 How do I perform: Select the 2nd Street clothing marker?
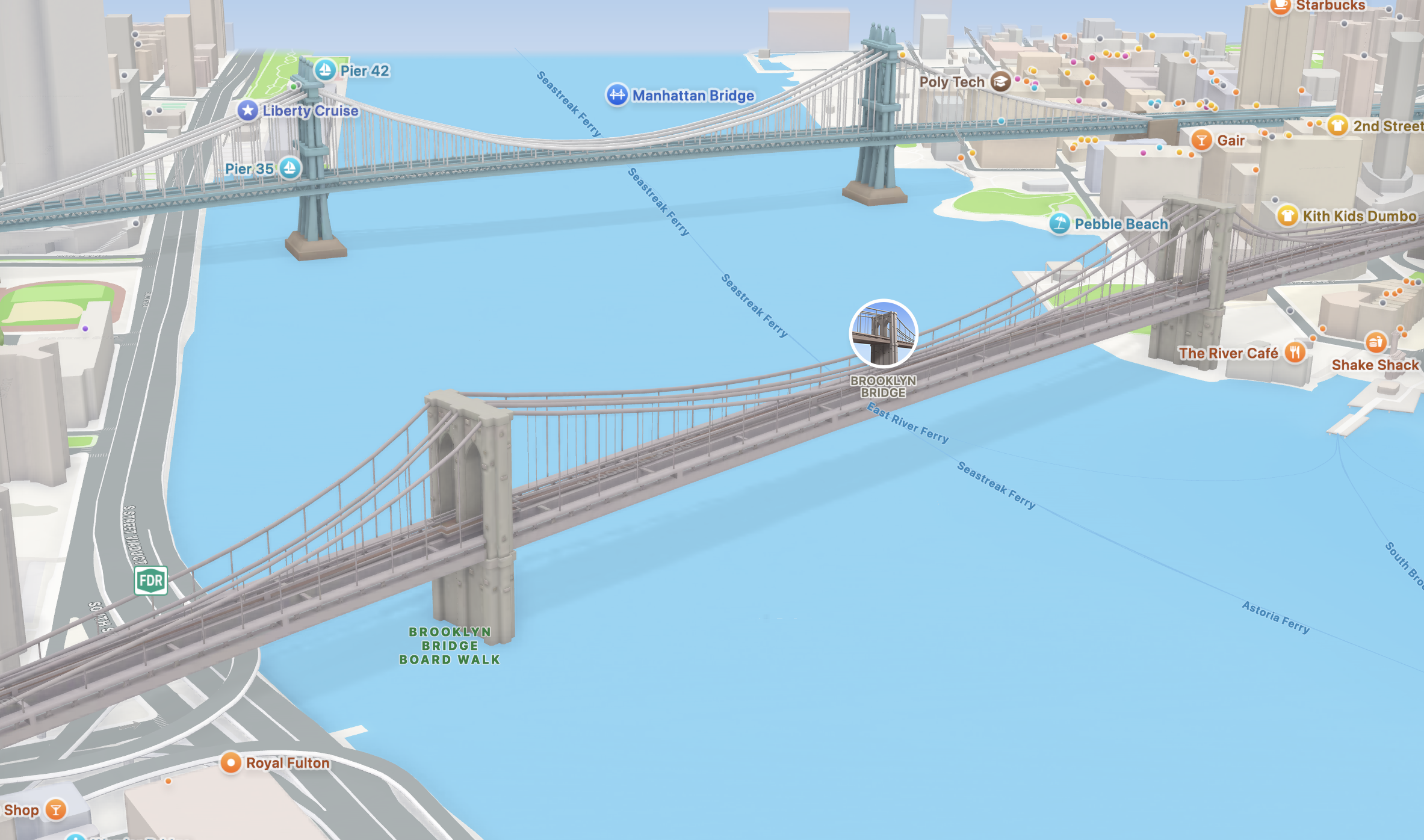1337,126
